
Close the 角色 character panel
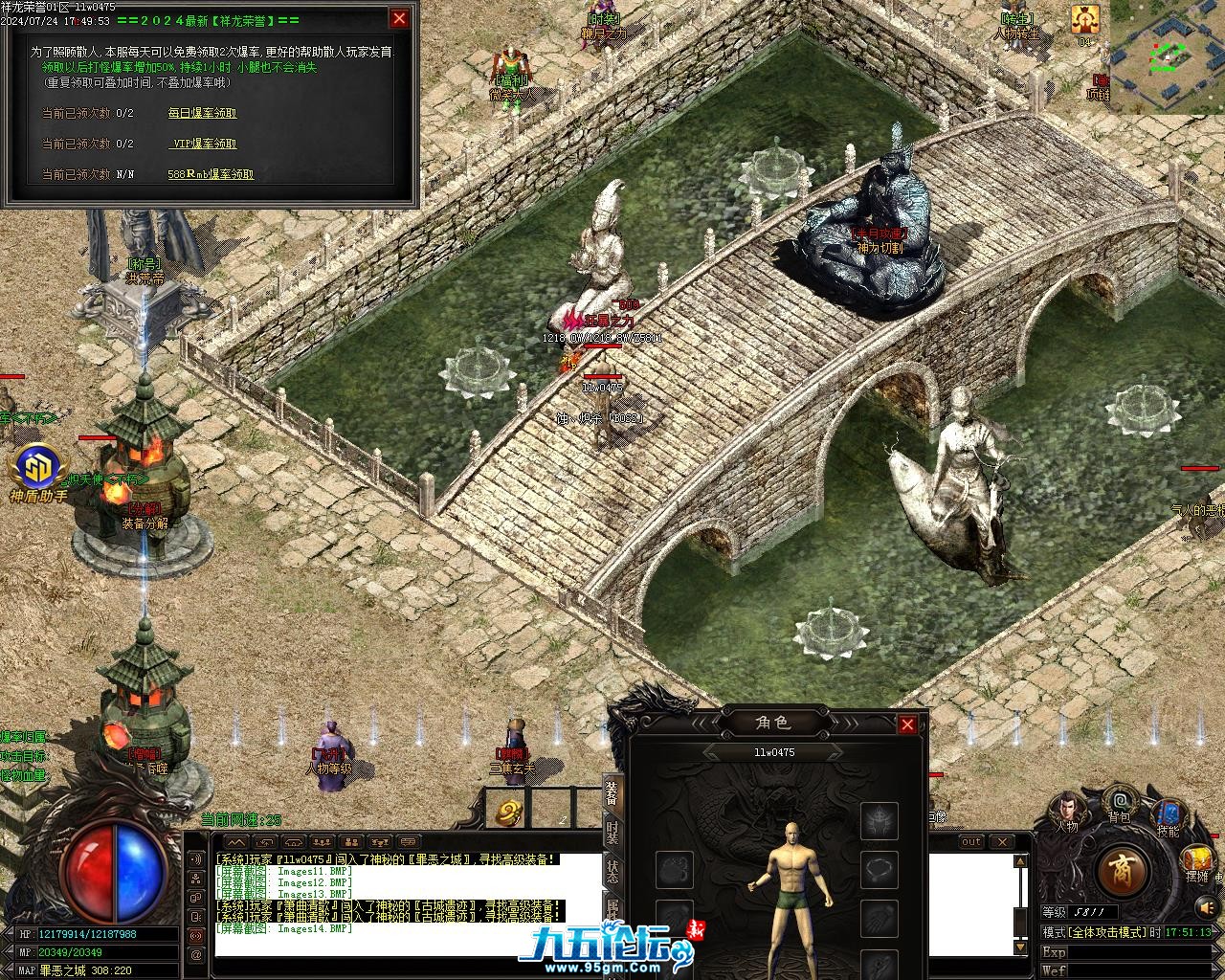click(x=907, y=724)
